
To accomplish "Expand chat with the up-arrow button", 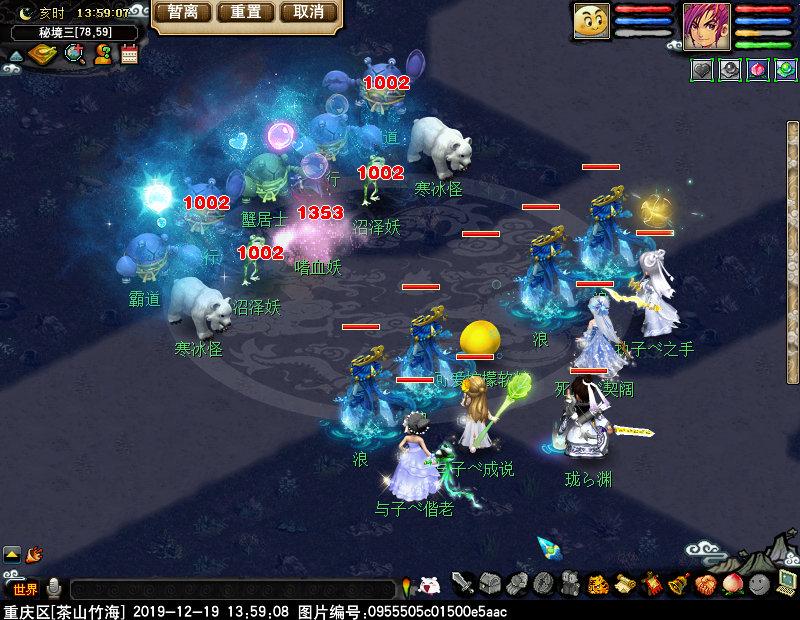I will [x=12, y=552].
